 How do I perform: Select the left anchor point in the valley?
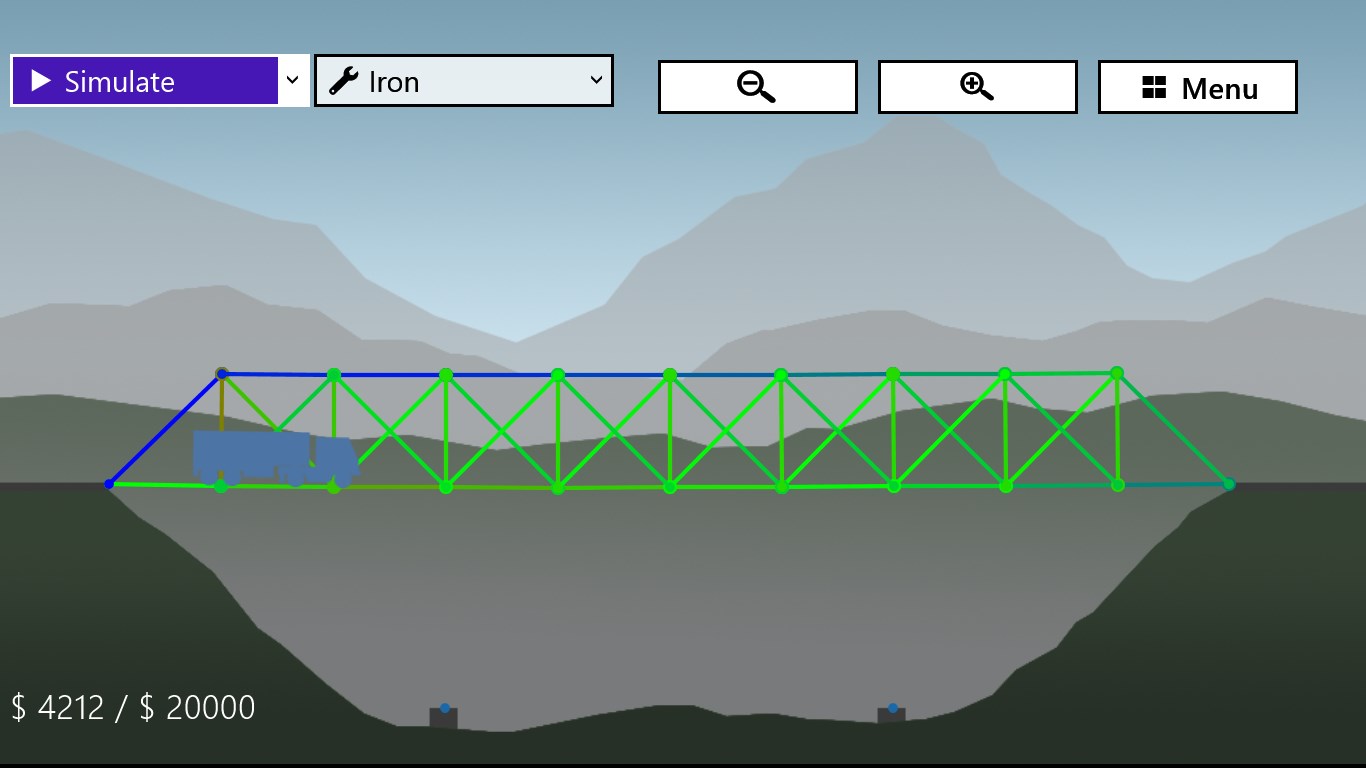[444, 710]
